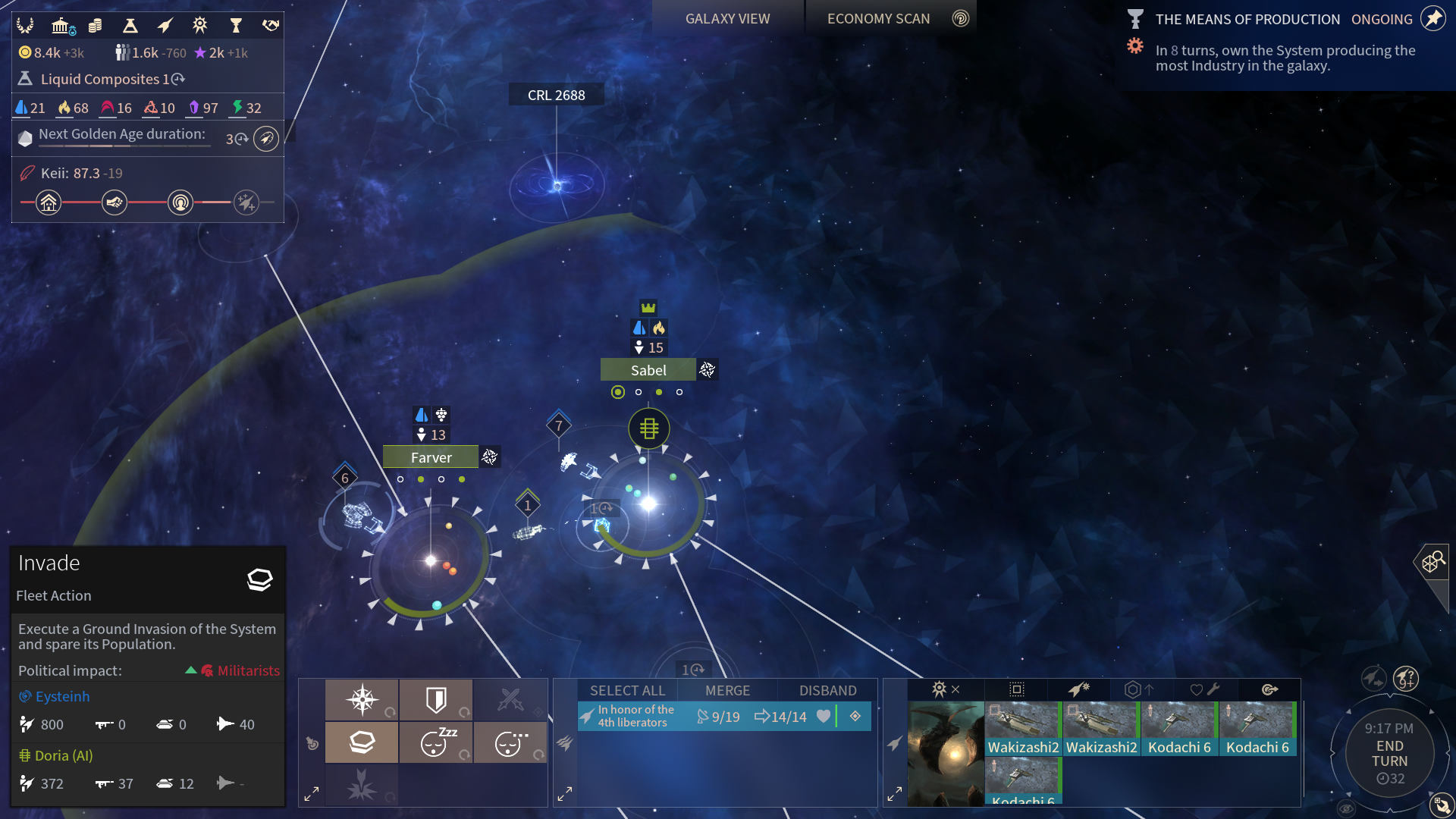Pin The Means of Production quest
Viewport: 1456px width, 819px height.
pyautogui.click(x=1432, y=19)
